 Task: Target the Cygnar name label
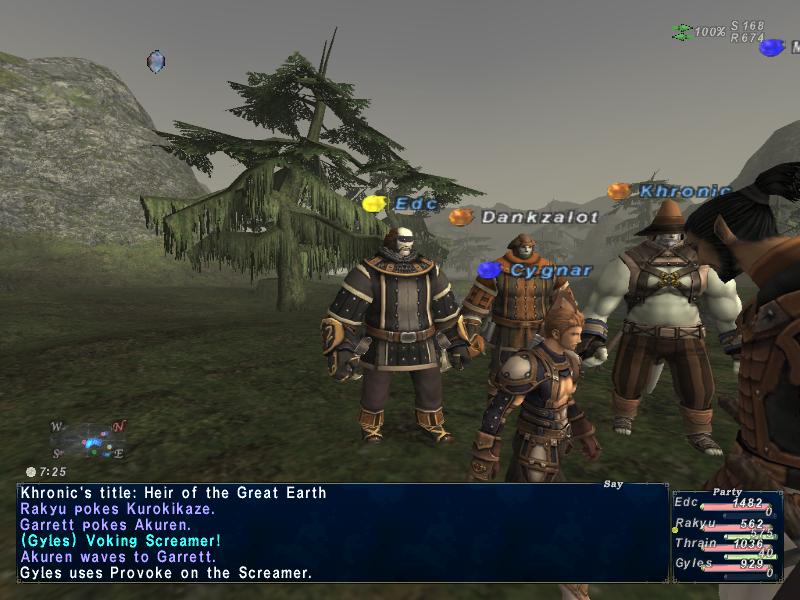551,270
